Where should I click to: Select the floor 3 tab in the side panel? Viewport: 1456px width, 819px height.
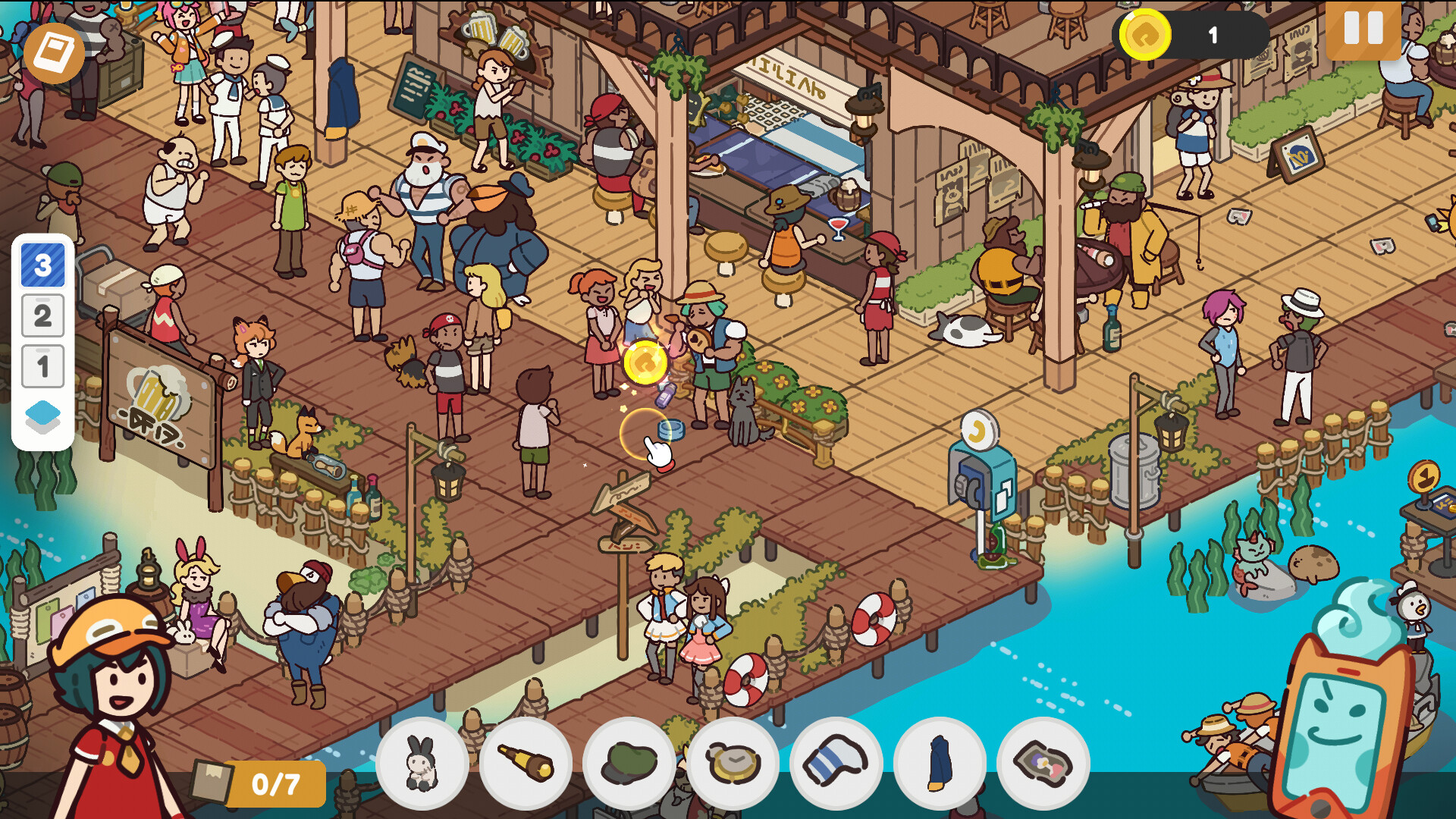(43, 265)
